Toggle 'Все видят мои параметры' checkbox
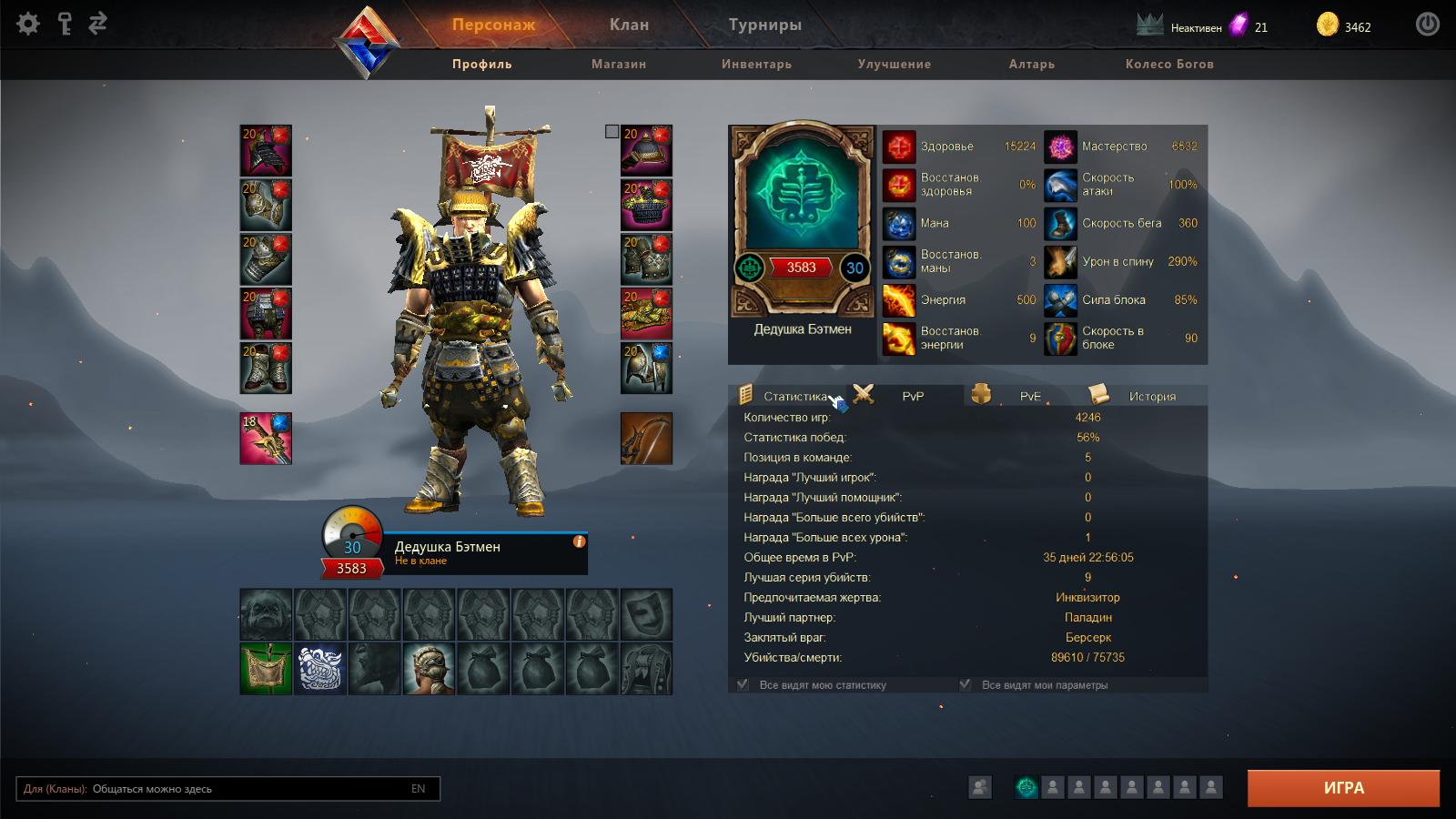This screenshot has height=819, width=1456. (x=966, y=684)
